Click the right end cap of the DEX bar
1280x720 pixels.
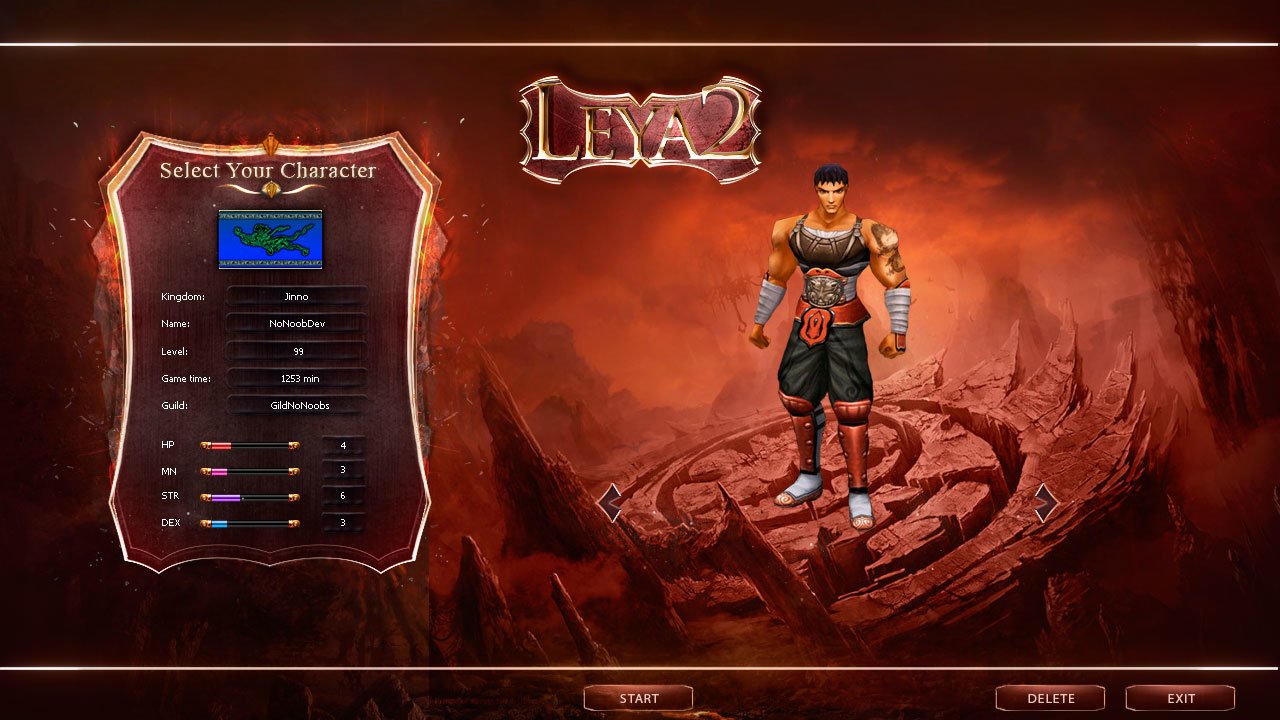[293, 524]
